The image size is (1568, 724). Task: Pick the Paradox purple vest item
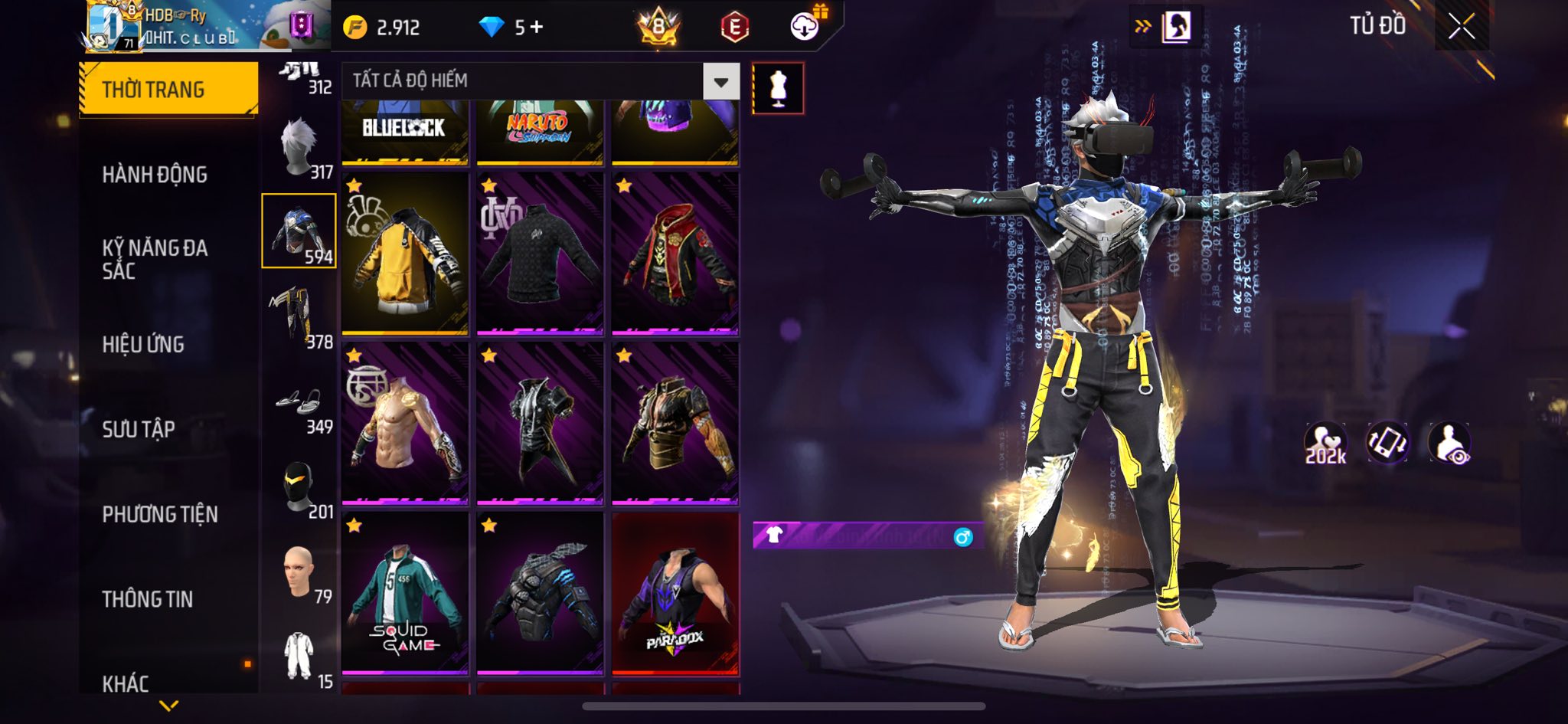[675, 594]
